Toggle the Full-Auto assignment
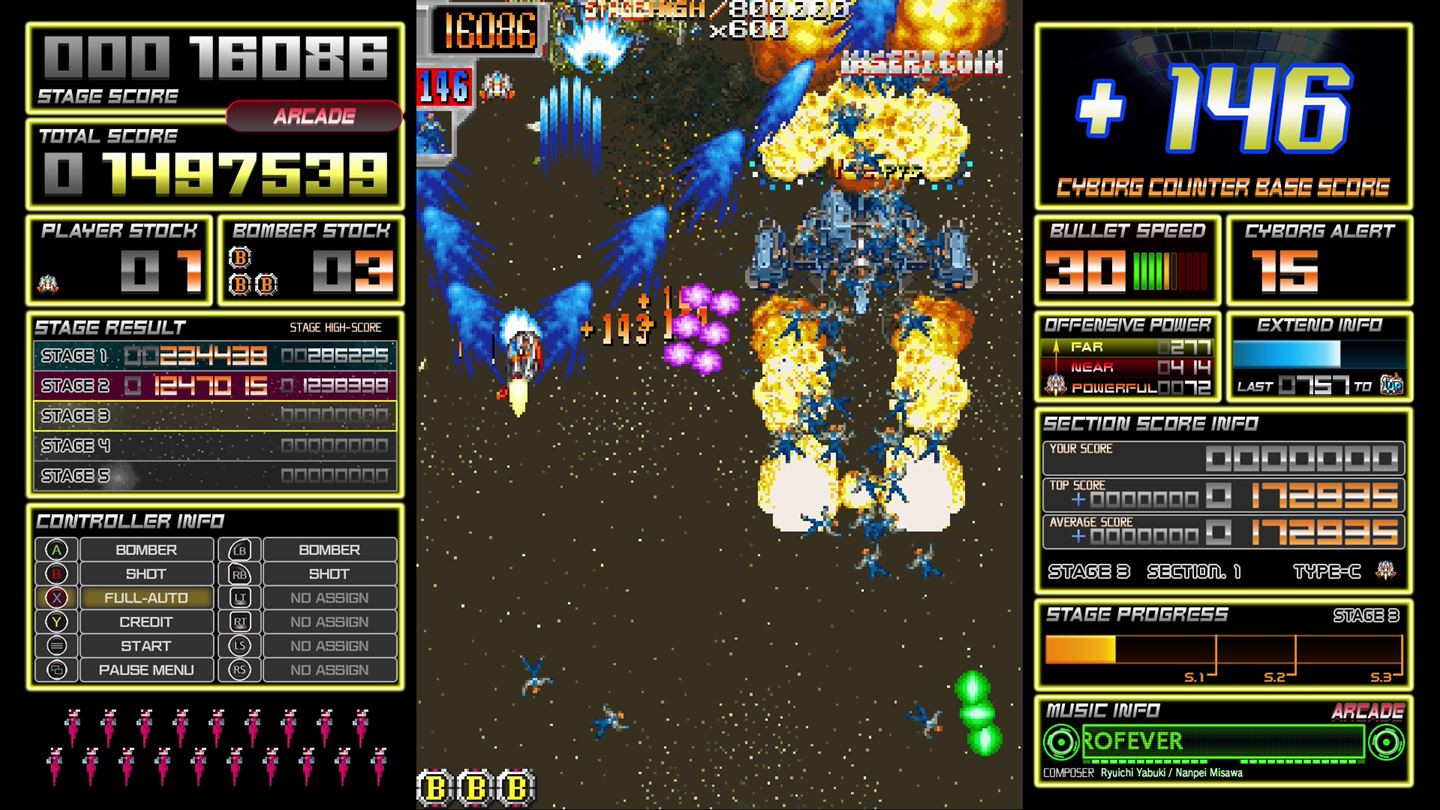Viewport: 1440px width, 810px height. coord(145,598)
